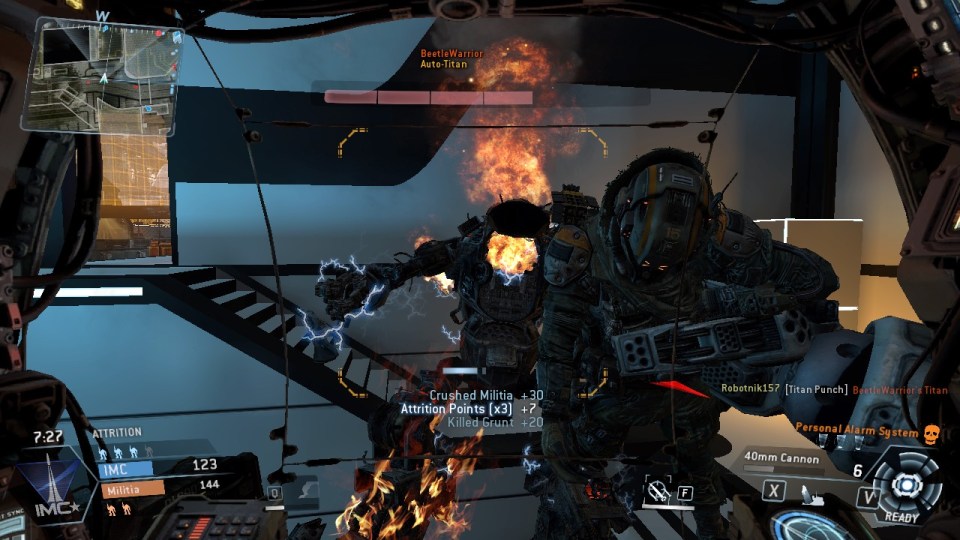
Task: Activate the crossed-out target tactical ability icon
Action: tap(658, 490)
